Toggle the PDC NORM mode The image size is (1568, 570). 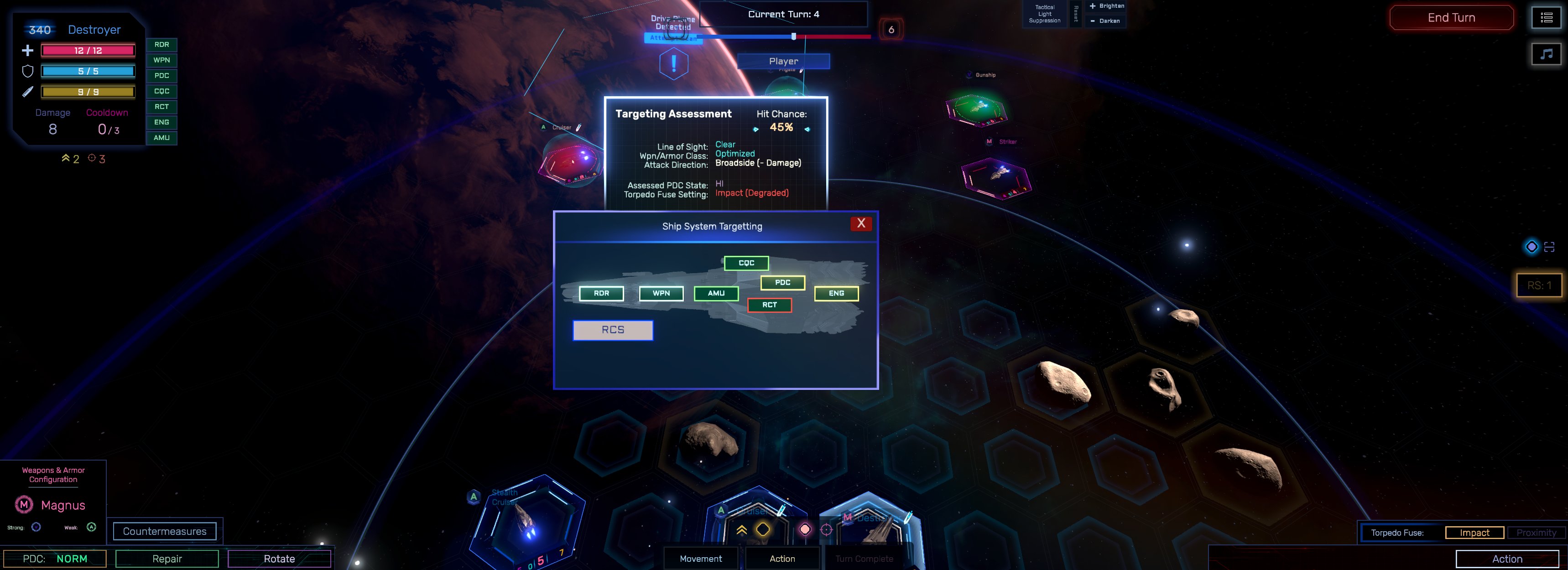(x=55, y=559)
